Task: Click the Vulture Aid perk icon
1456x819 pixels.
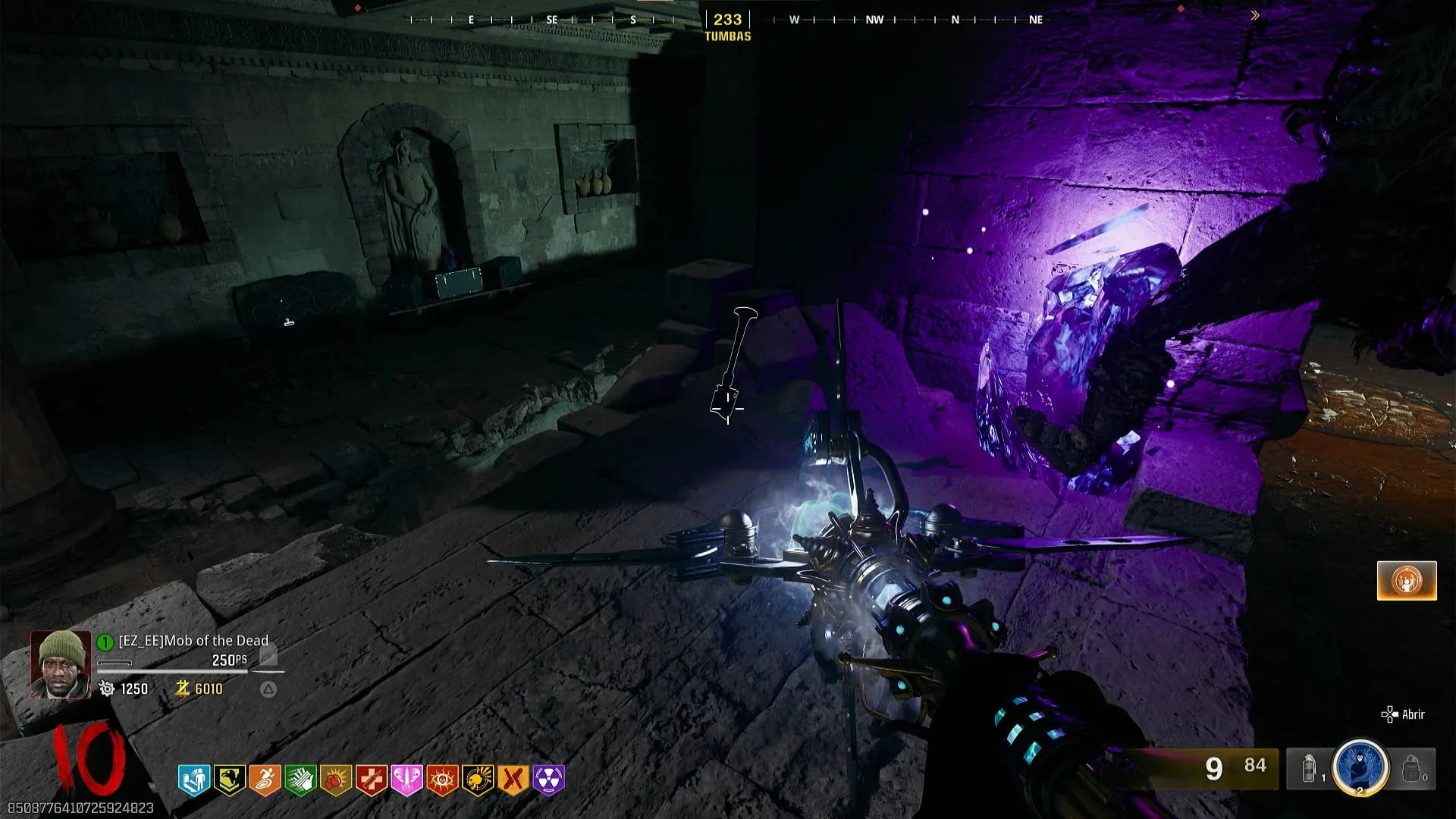Action: pos(229,780)
